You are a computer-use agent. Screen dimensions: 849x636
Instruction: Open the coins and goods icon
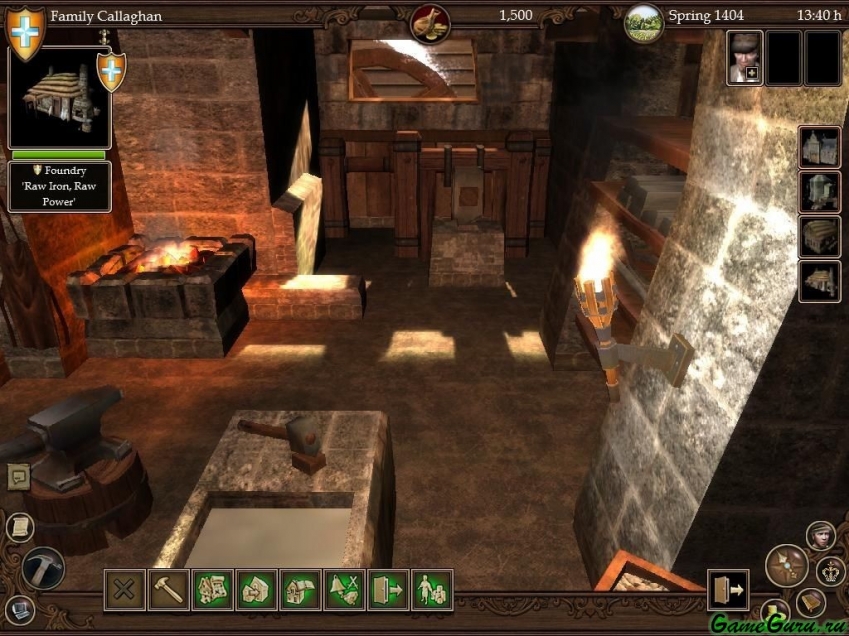click(x=430, y=21)
